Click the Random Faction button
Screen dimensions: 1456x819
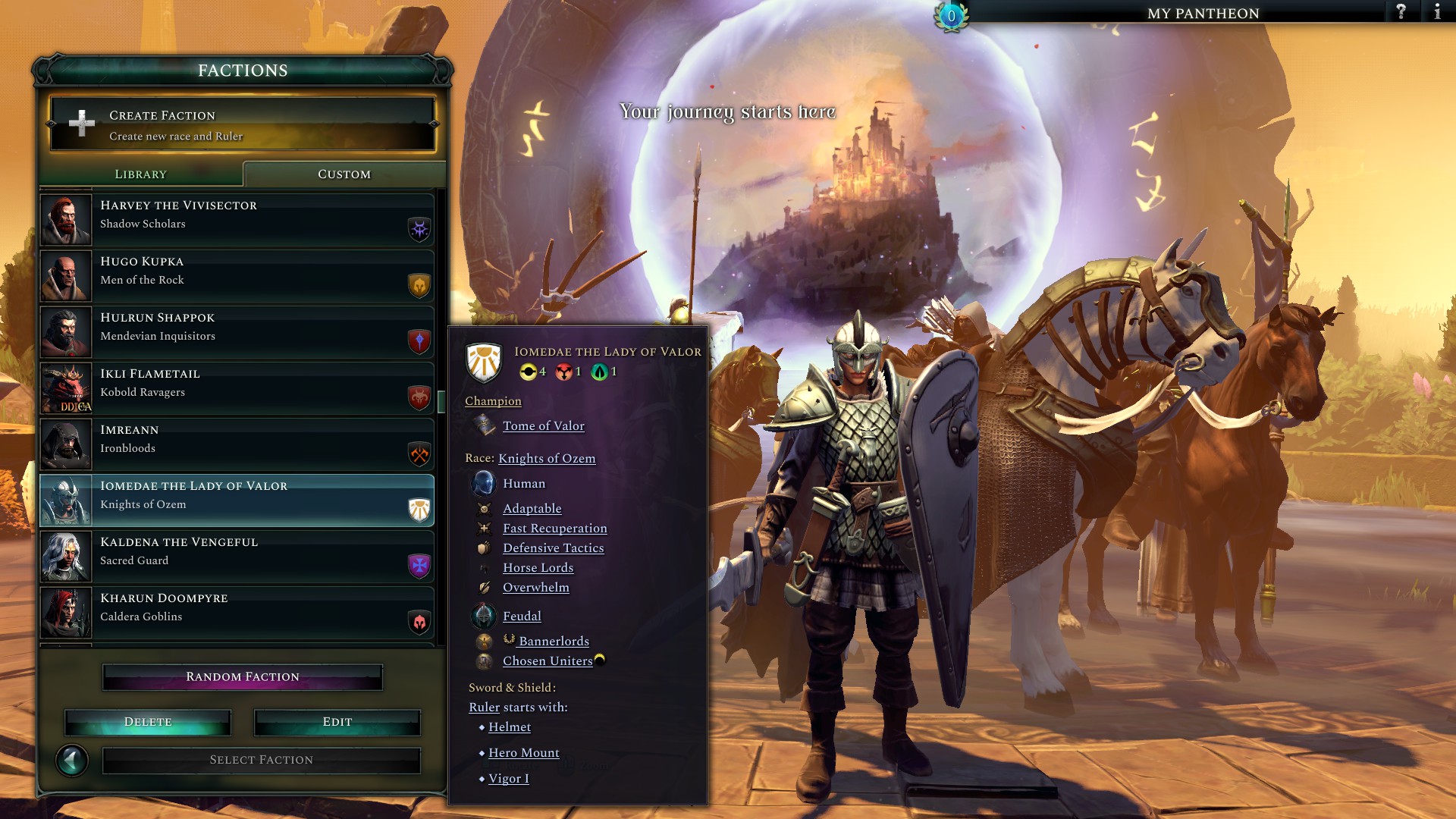pos(242,676)
